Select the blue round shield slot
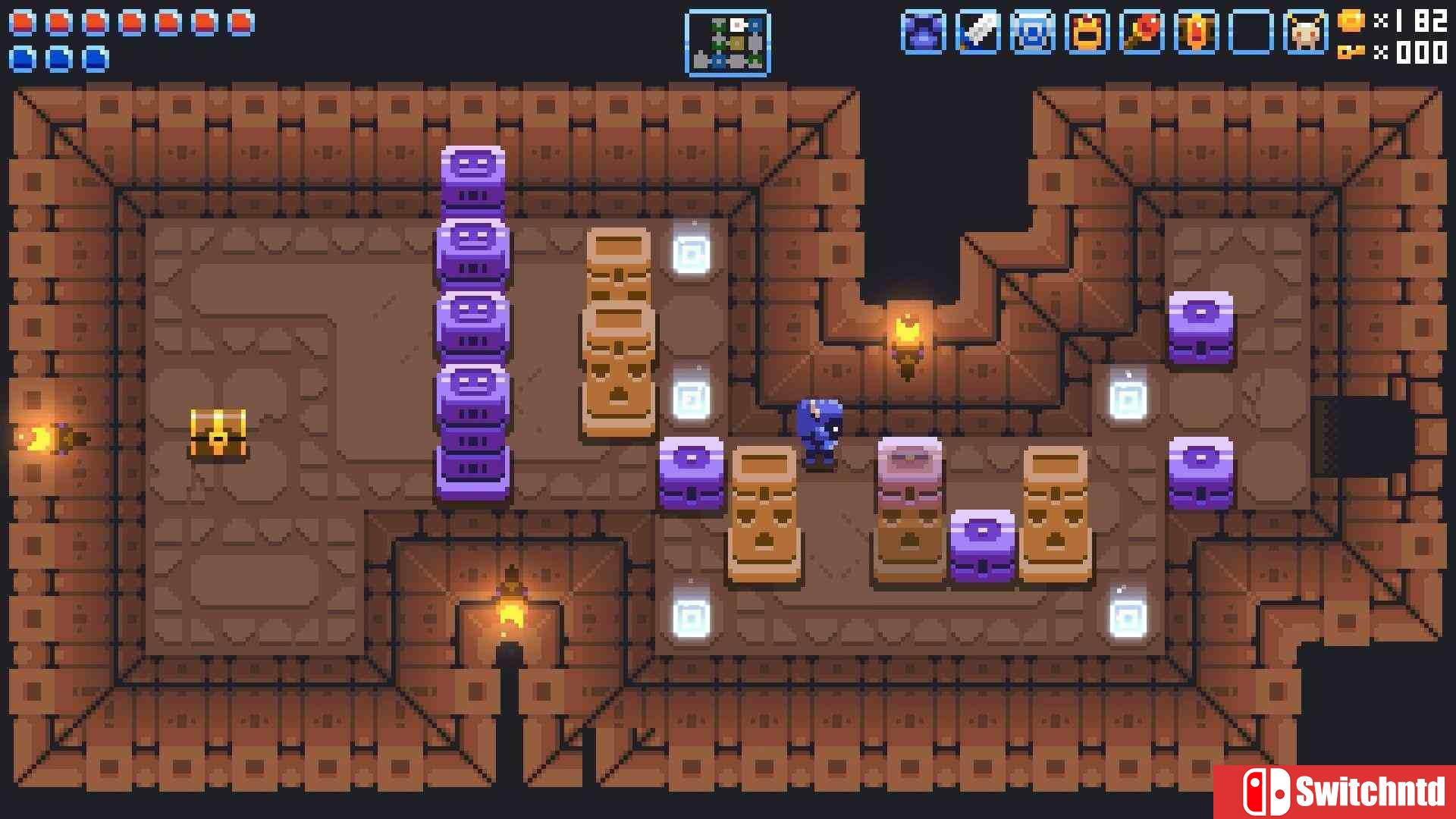 [x=1032, y=33]
